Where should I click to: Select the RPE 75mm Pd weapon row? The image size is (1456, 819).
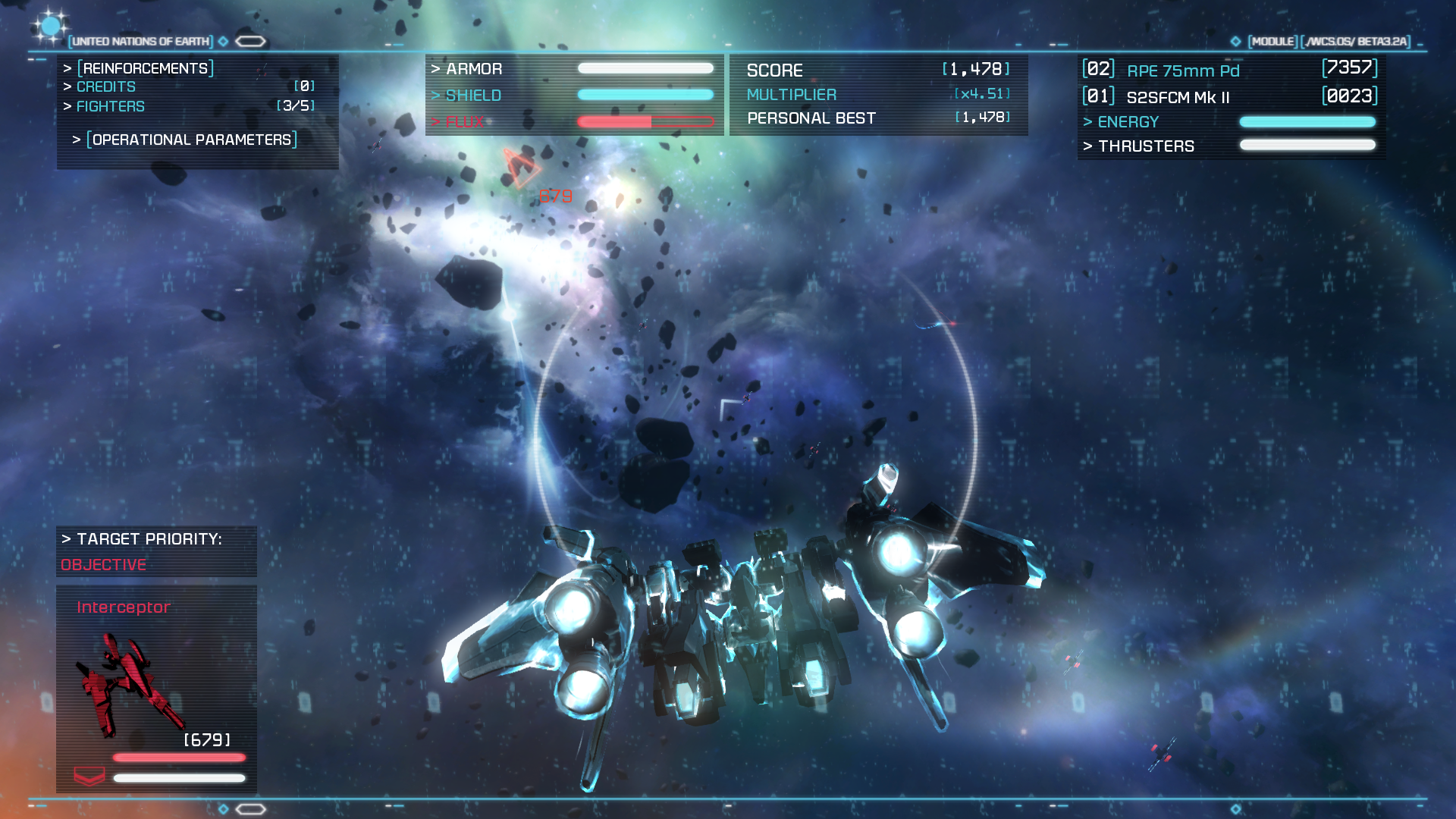tap(1183, 71)
